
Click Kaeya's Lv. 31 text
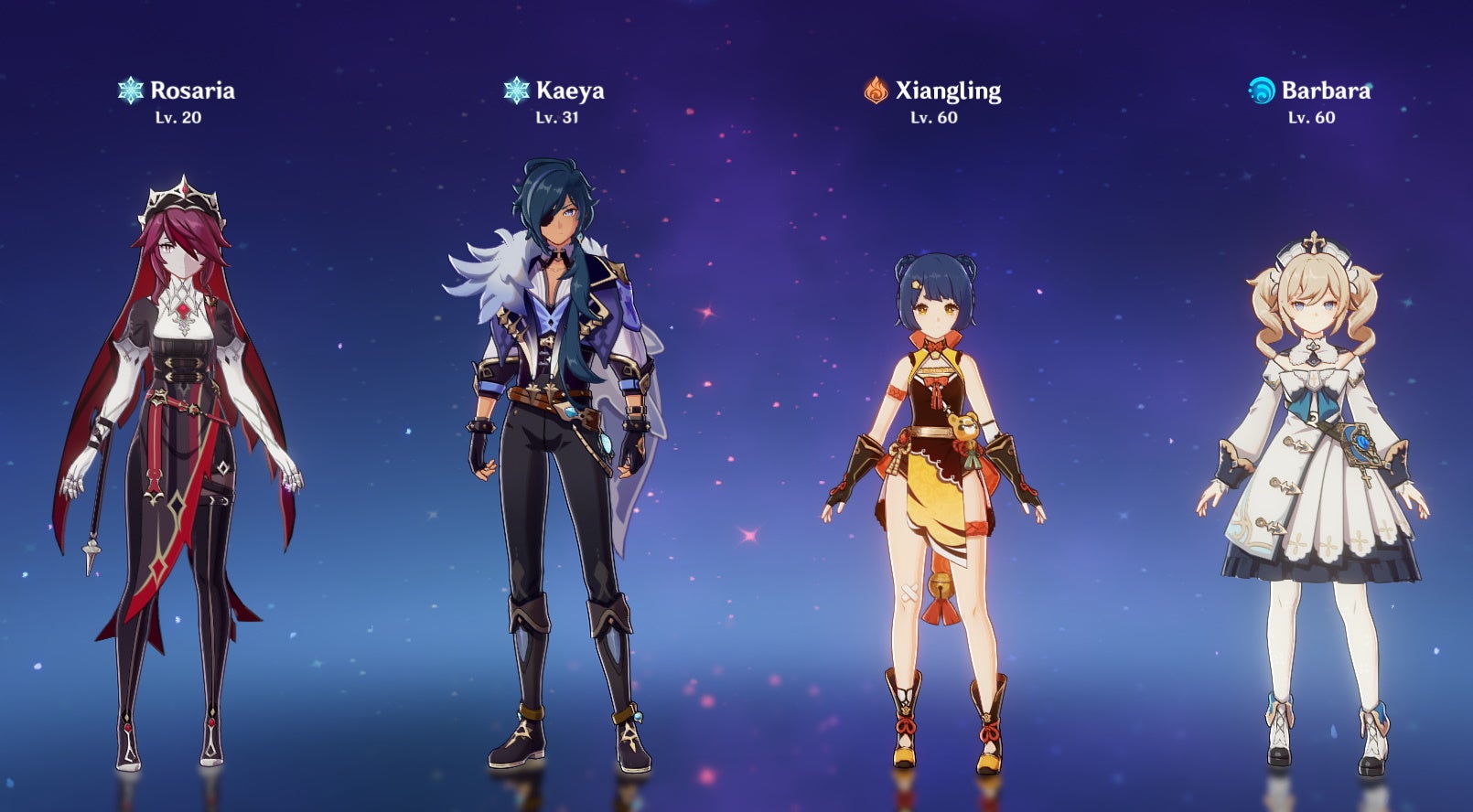pyautogui.click(x=555, y=118)
